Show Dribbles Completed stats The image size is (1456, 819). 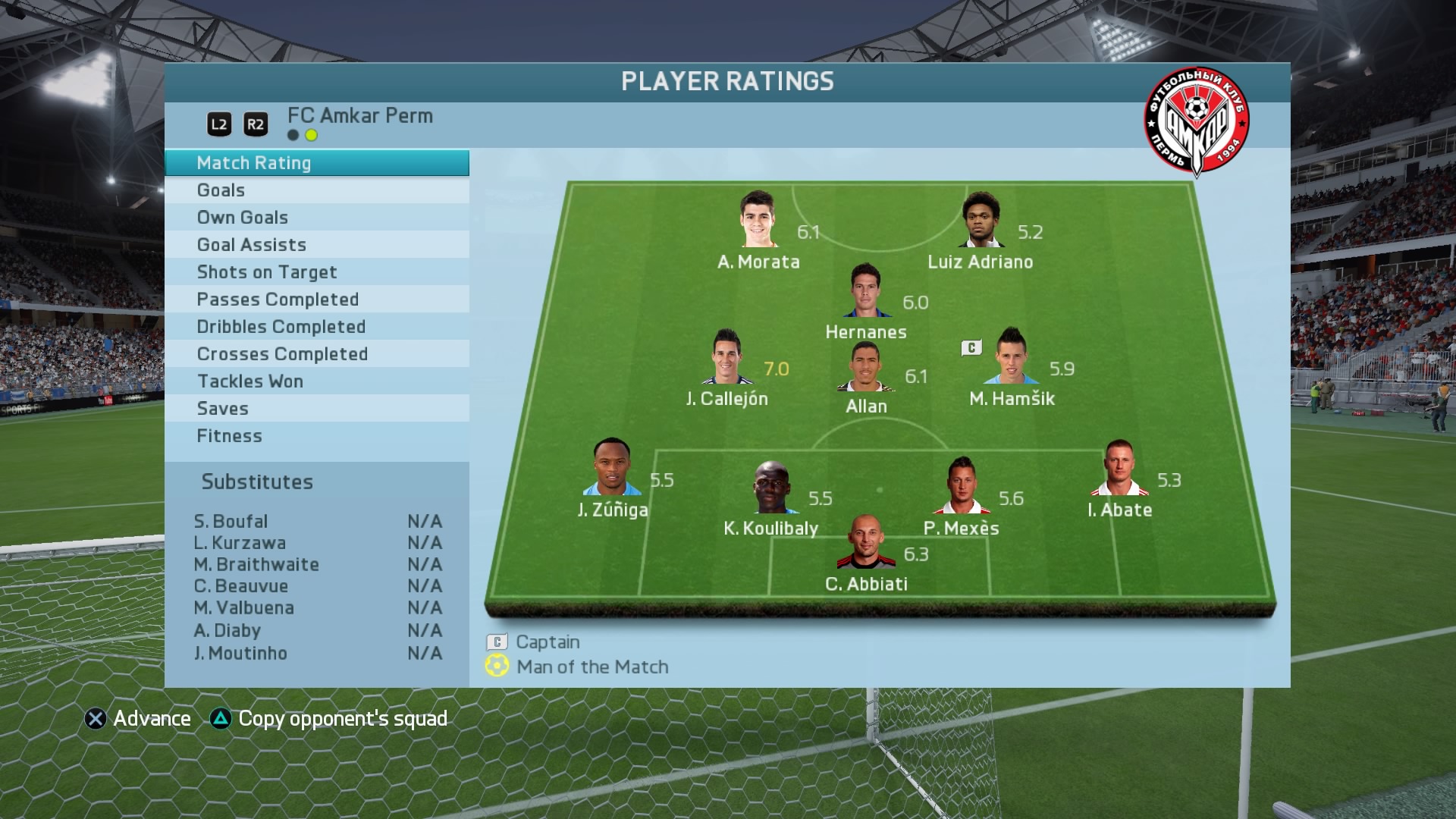(316, 327)
